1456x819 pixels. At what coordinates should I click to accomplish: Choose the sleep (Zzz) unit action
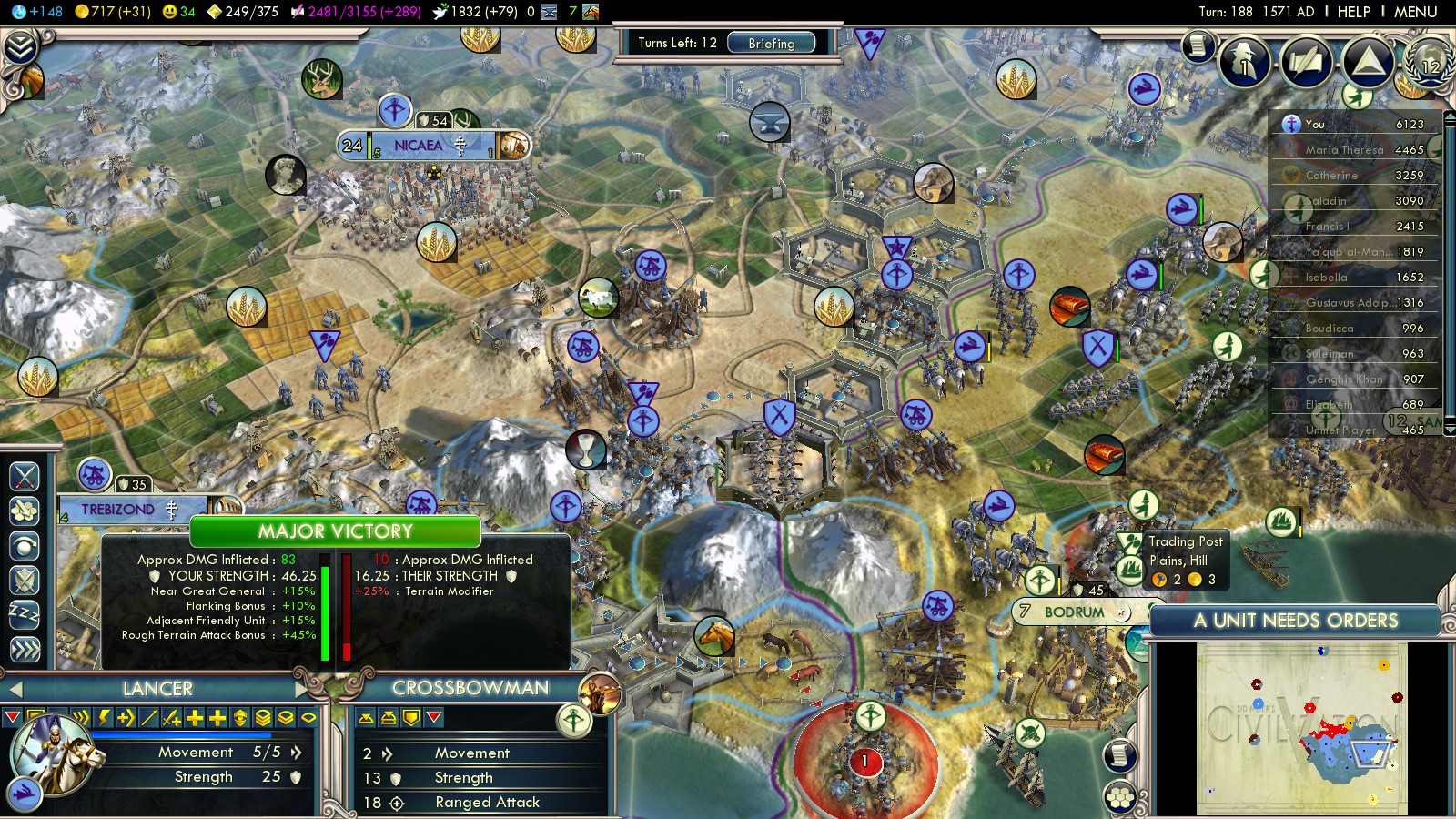25,614
